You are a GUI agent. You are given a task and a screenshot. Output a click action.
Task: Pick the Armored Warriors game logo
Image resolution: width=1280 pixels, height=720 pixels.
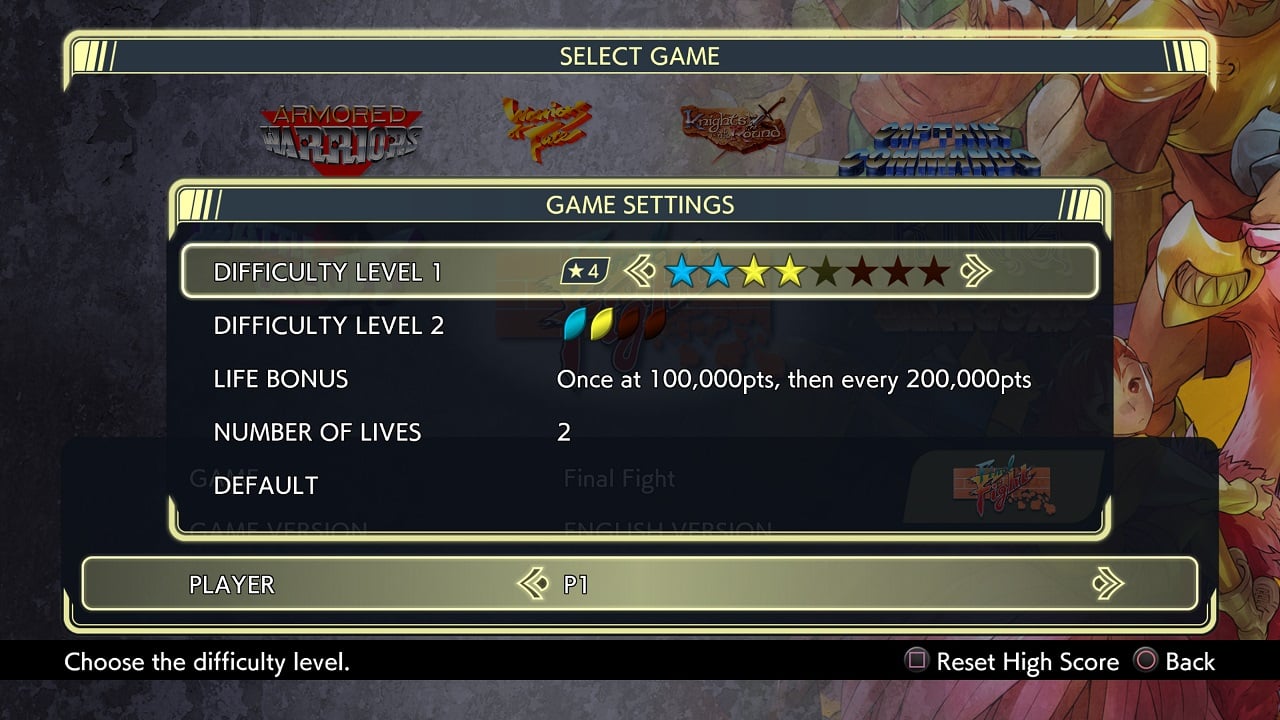(341, 135)
